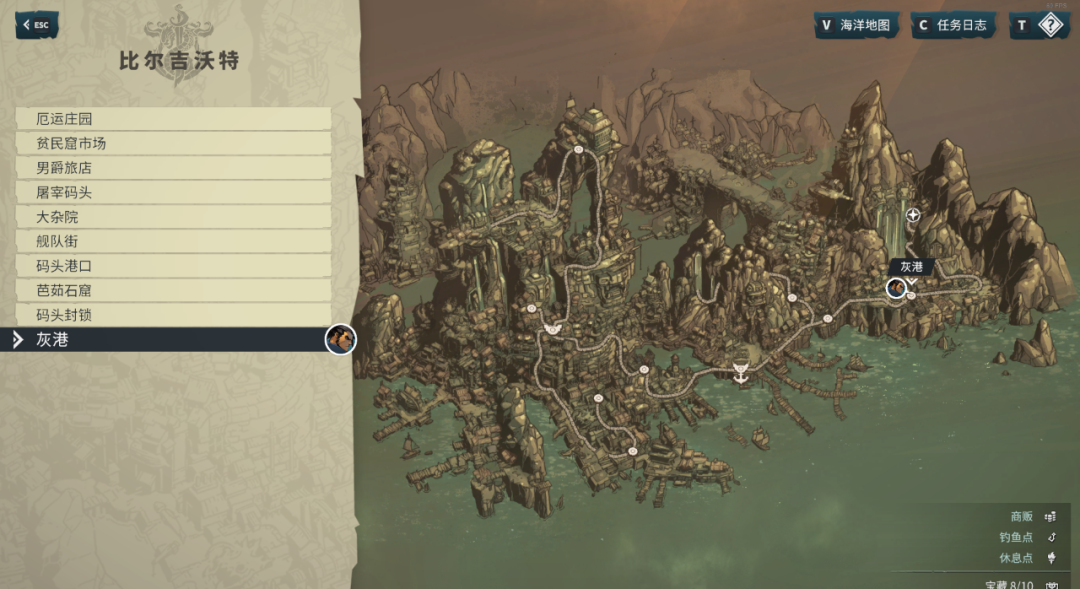
Task: Go back with the ESC button
Action: pos(37,25)
